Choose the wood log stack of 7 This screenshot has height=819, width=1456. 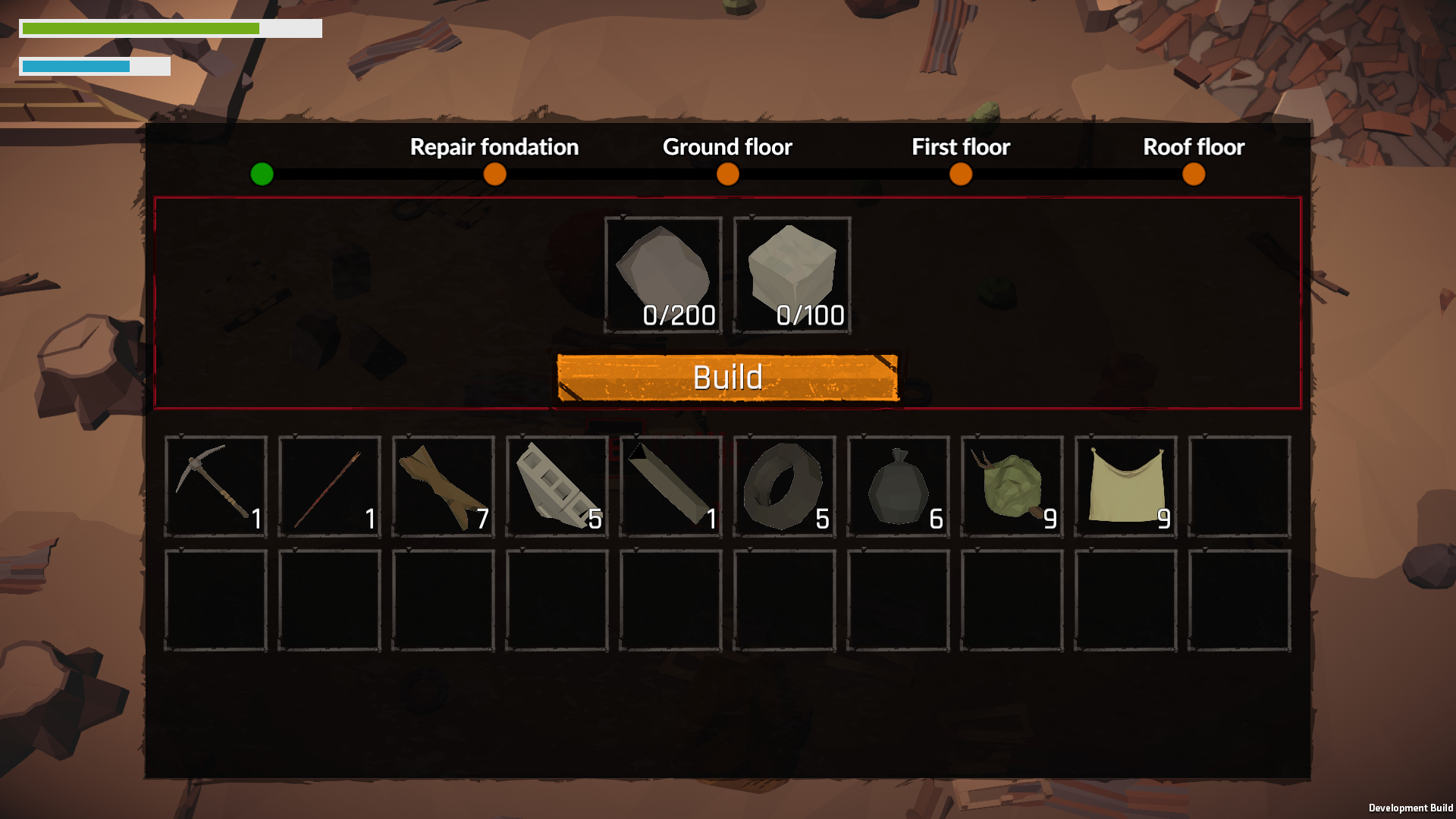(444, 487)
